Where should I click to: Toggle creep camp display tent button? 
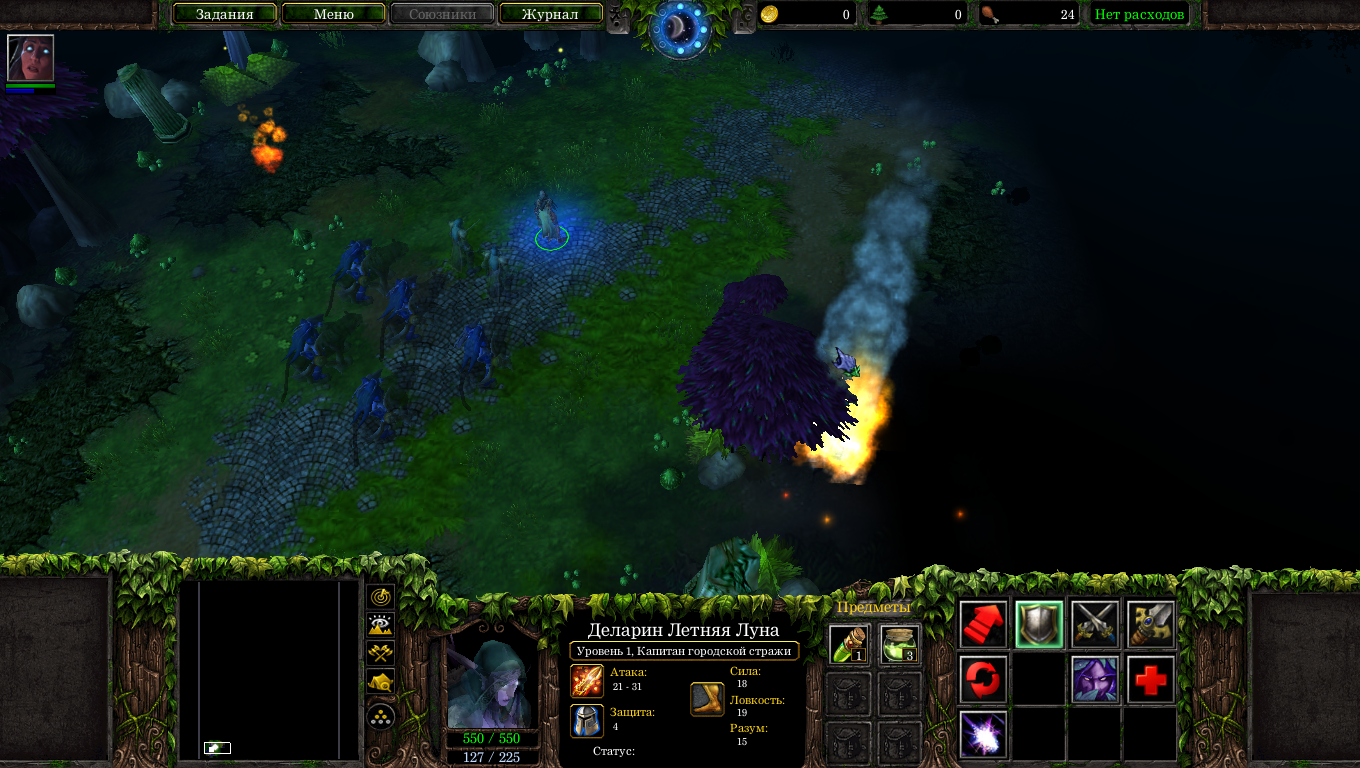381,683
